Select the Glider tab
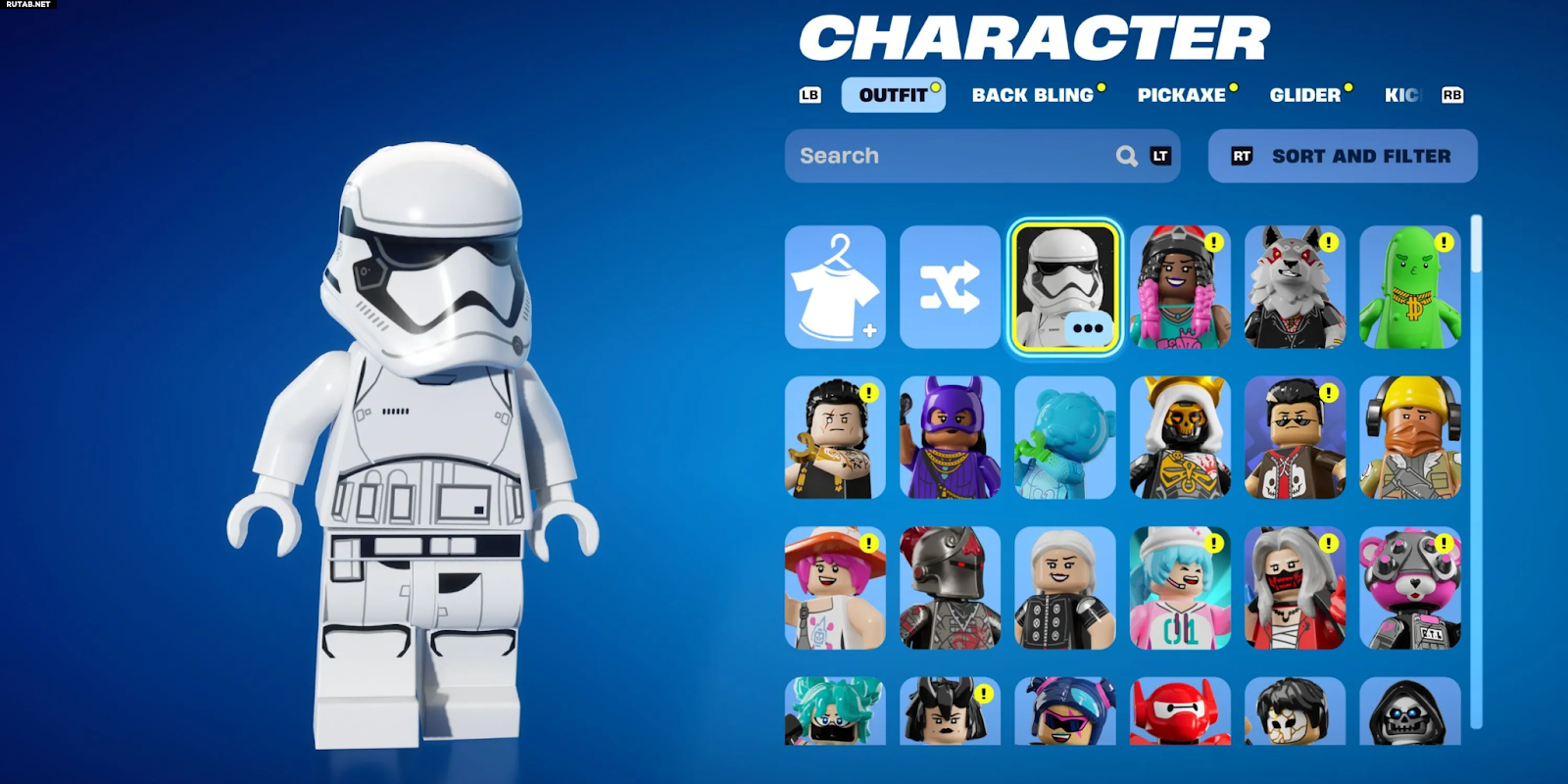The width and height of the screenshot is (1568, 784). (1304, 95)
